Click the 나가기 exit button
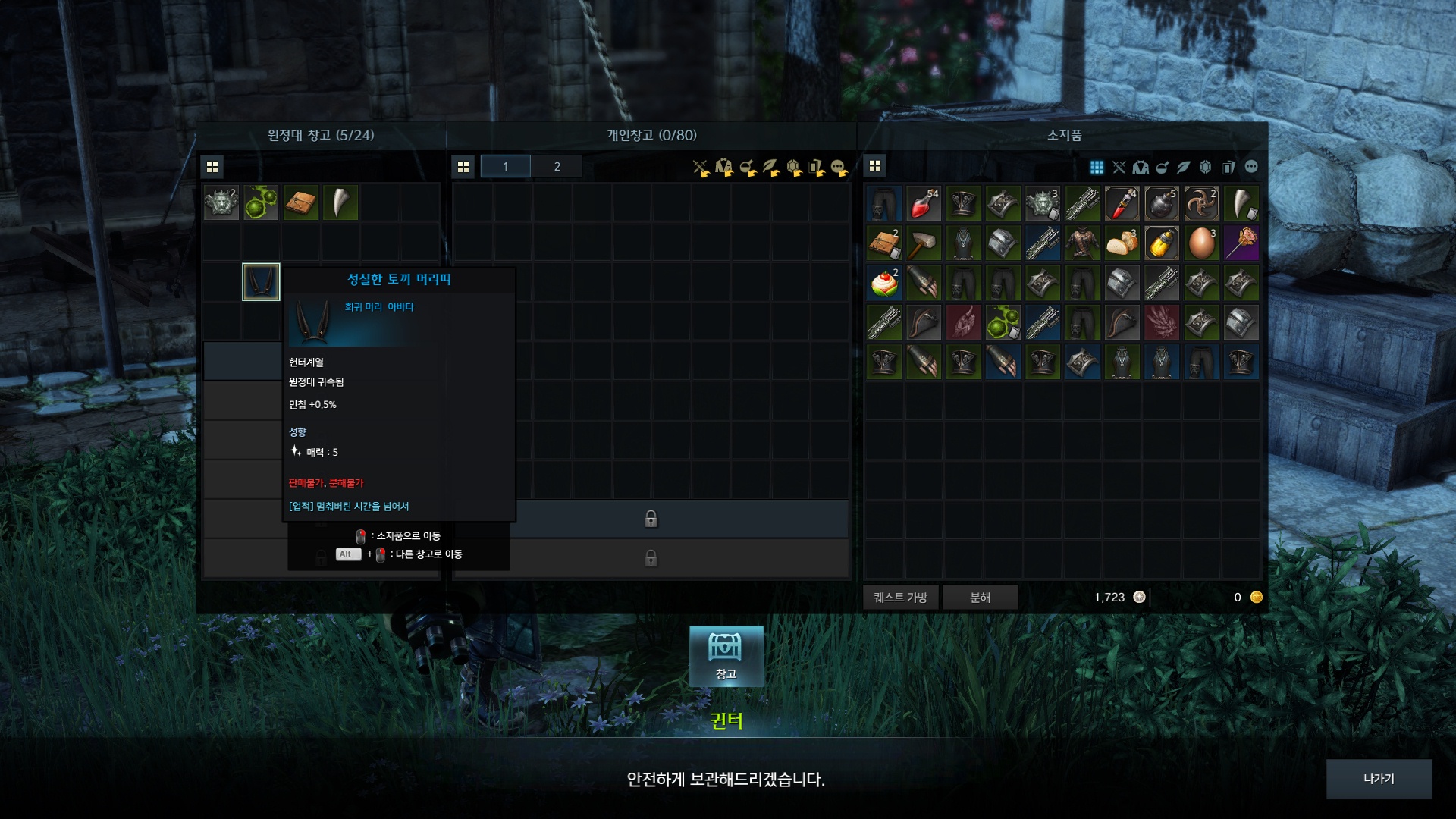The image size is (1456, 819). pos(1378,779)
